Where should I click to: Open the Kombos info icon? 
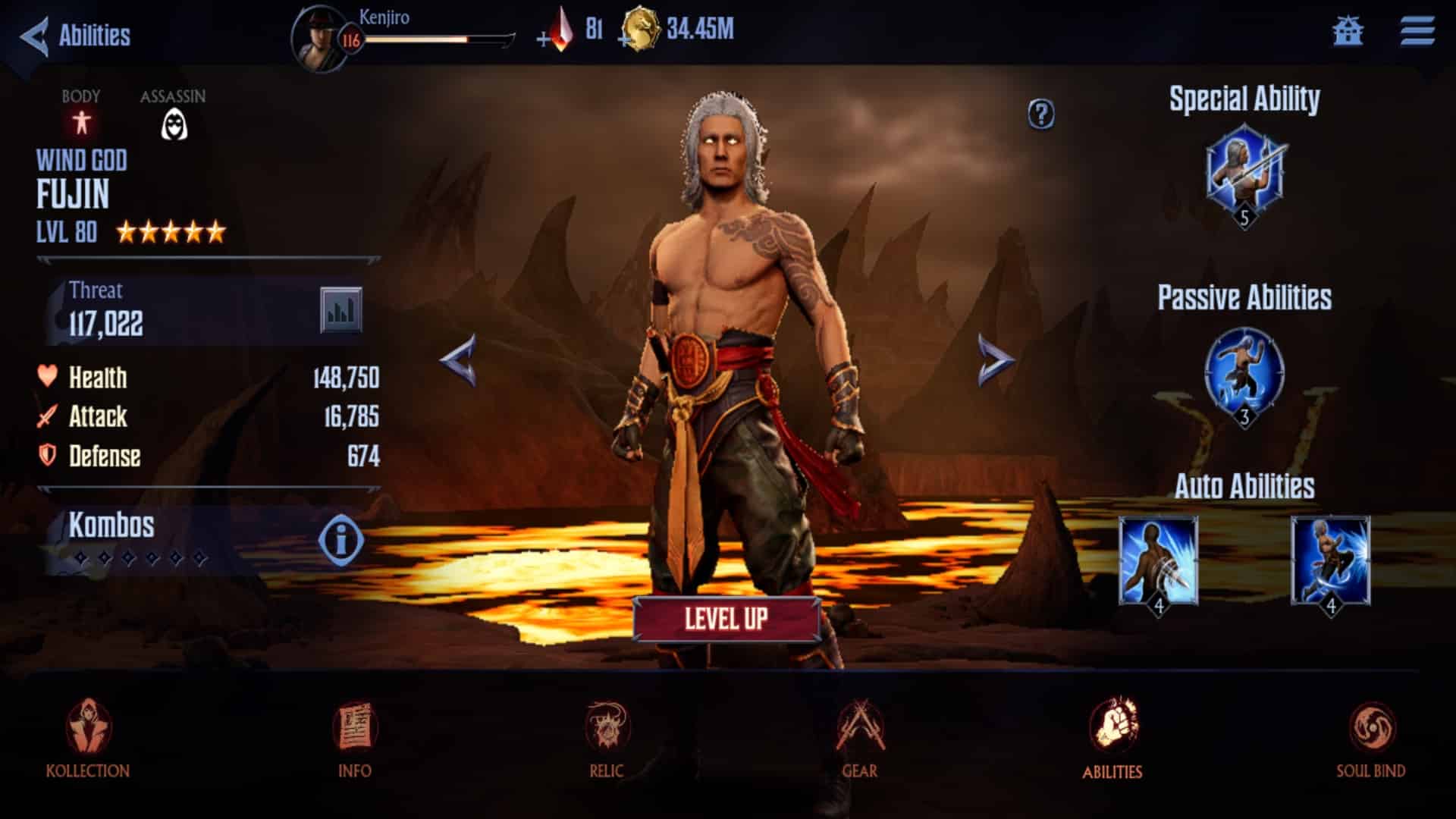coord(340,539)
